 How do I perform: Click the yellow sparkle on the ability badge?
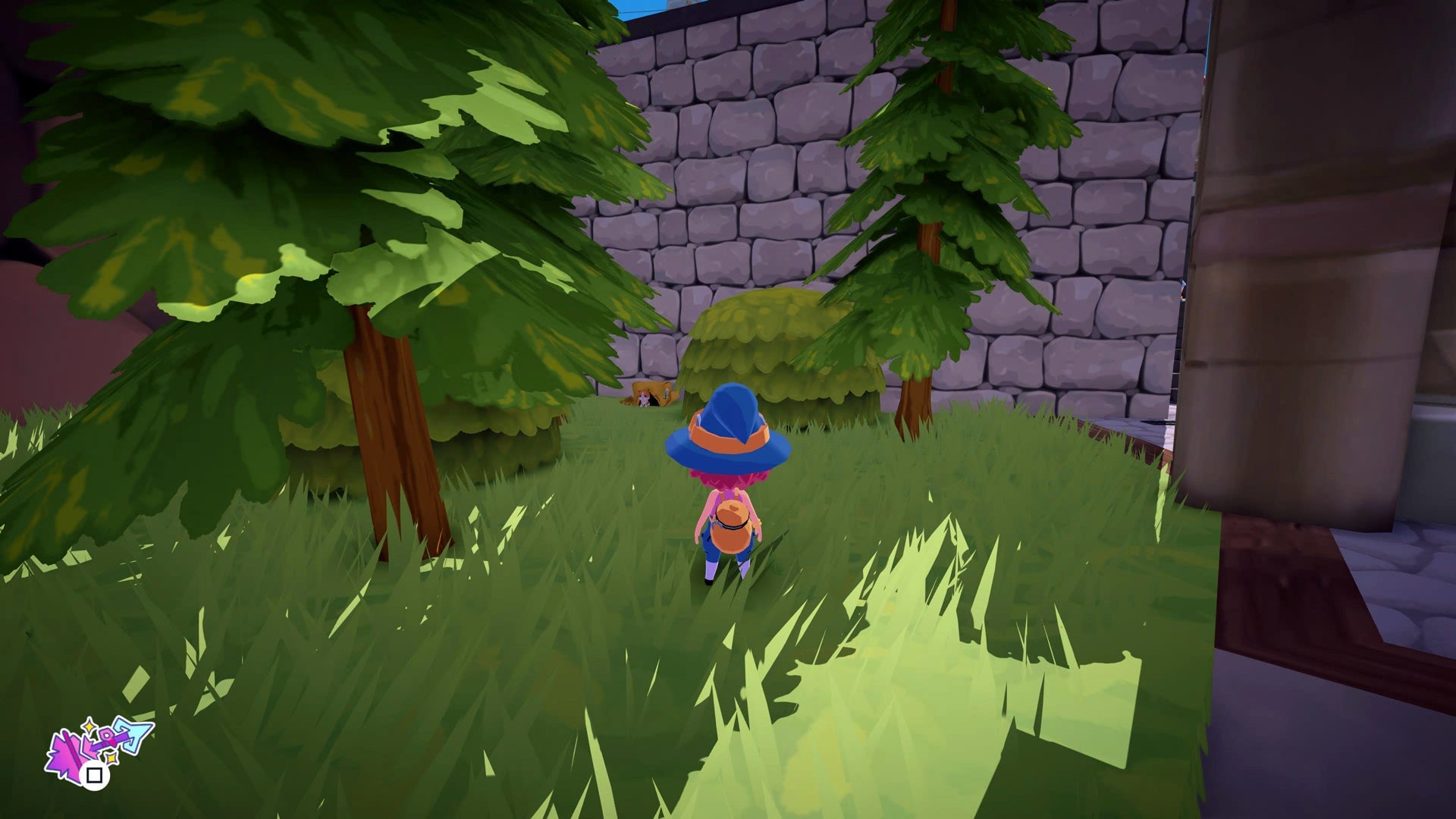click(89, 726)
